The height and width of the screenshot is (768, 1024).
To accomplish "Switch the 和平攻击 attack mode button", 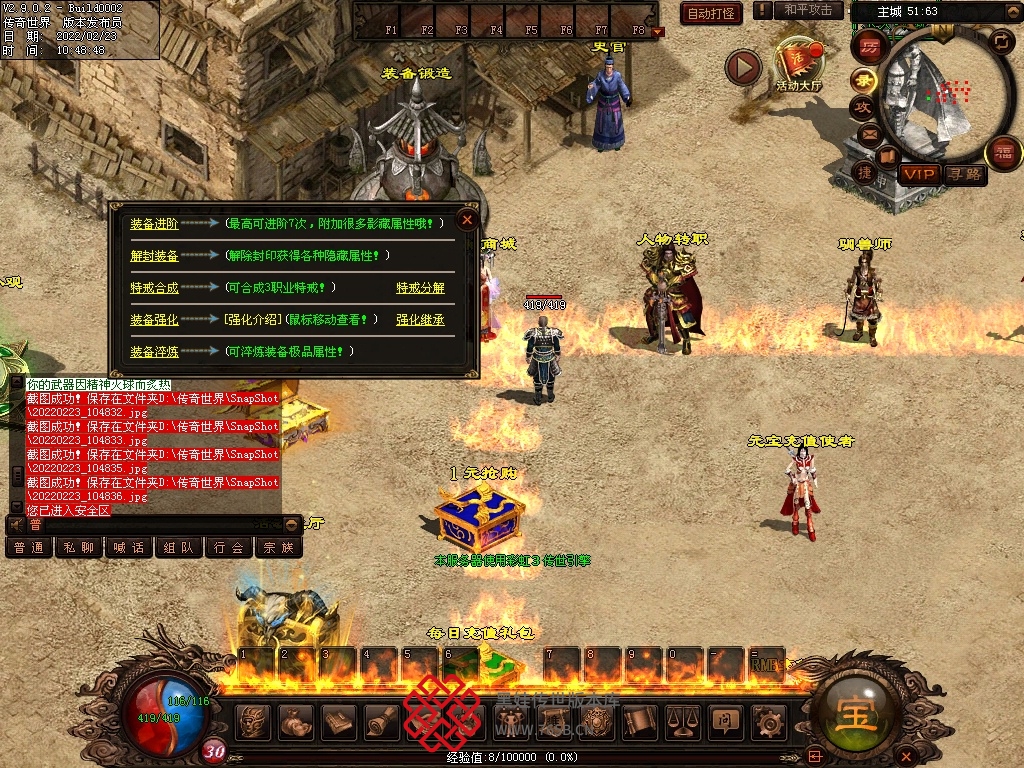I will pyautogui.click(x=808, y=10).
